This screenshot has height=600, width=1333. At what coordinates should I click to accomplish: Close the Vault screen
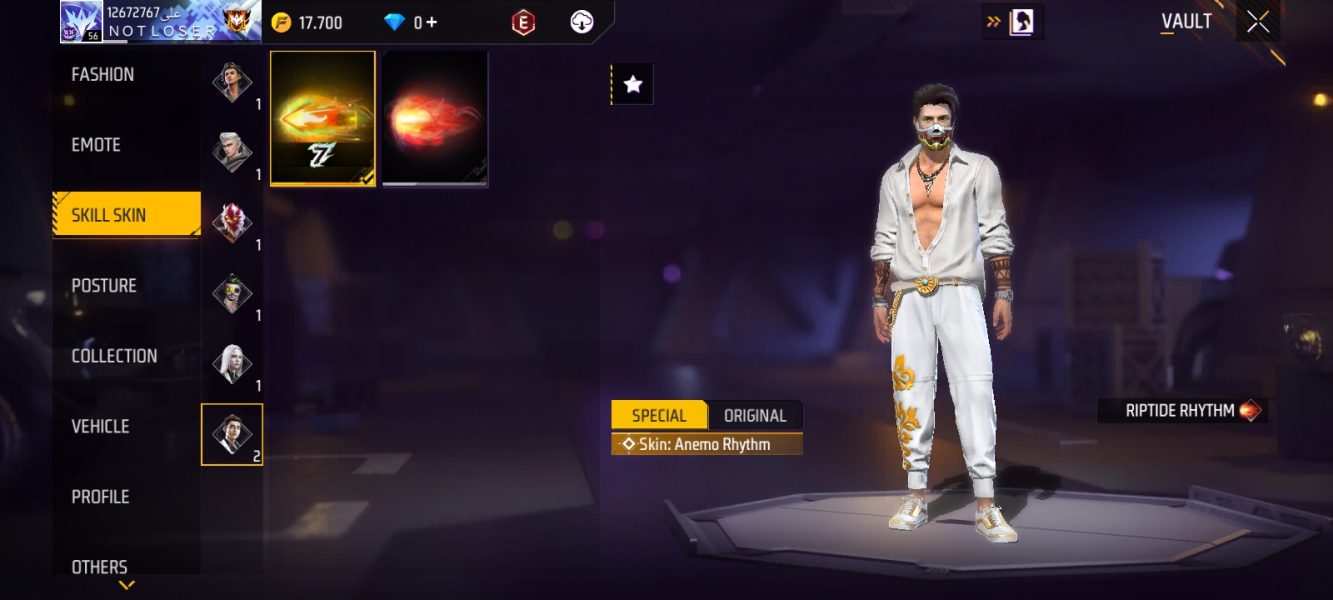pyautogui.click(x=1258, y=22)
